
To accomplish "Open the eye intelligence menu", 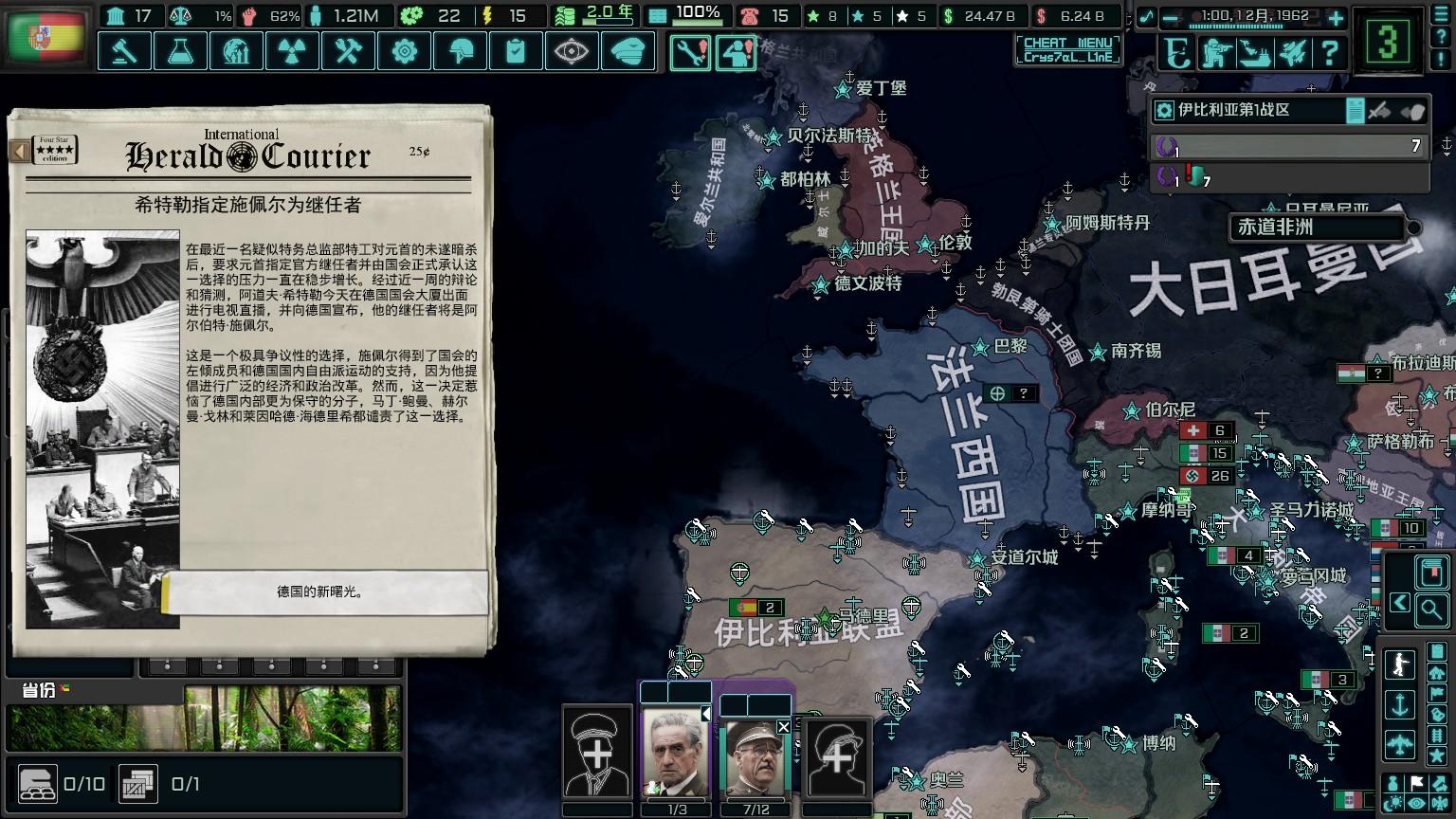I will click(x=572, y=51).
